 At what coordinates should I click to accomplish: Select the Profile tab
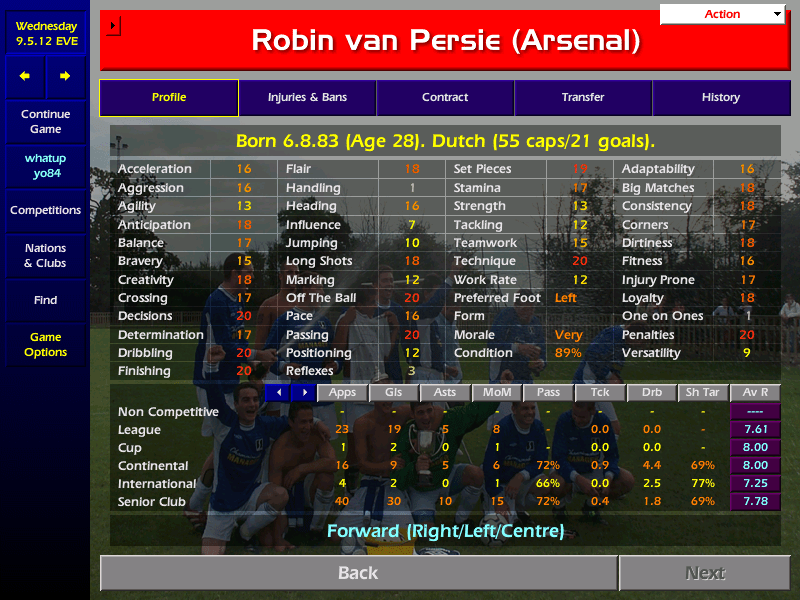[x=169, y=98]
